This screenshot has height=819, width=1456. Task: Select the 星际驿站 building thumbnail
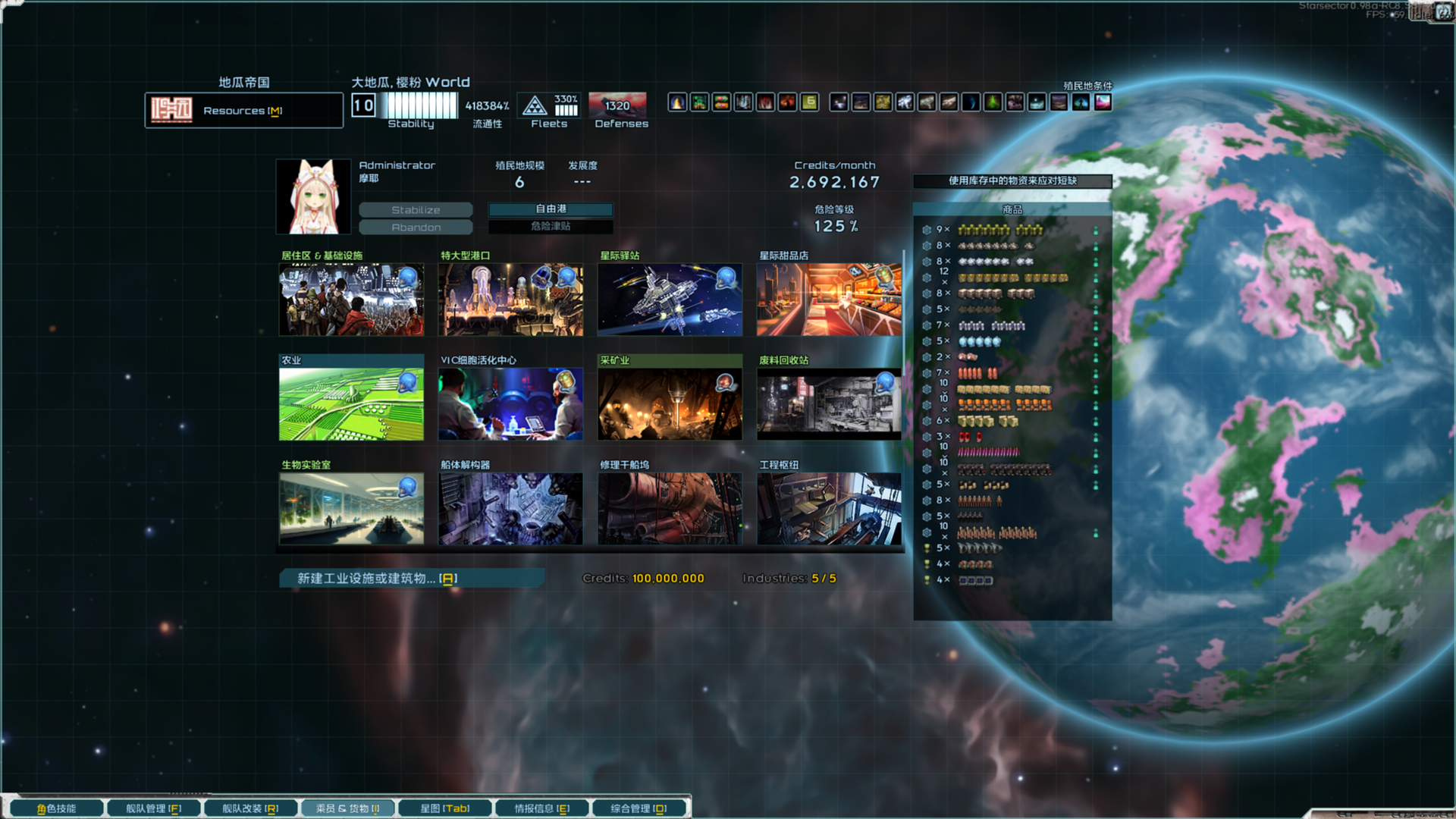coord(670,300)
